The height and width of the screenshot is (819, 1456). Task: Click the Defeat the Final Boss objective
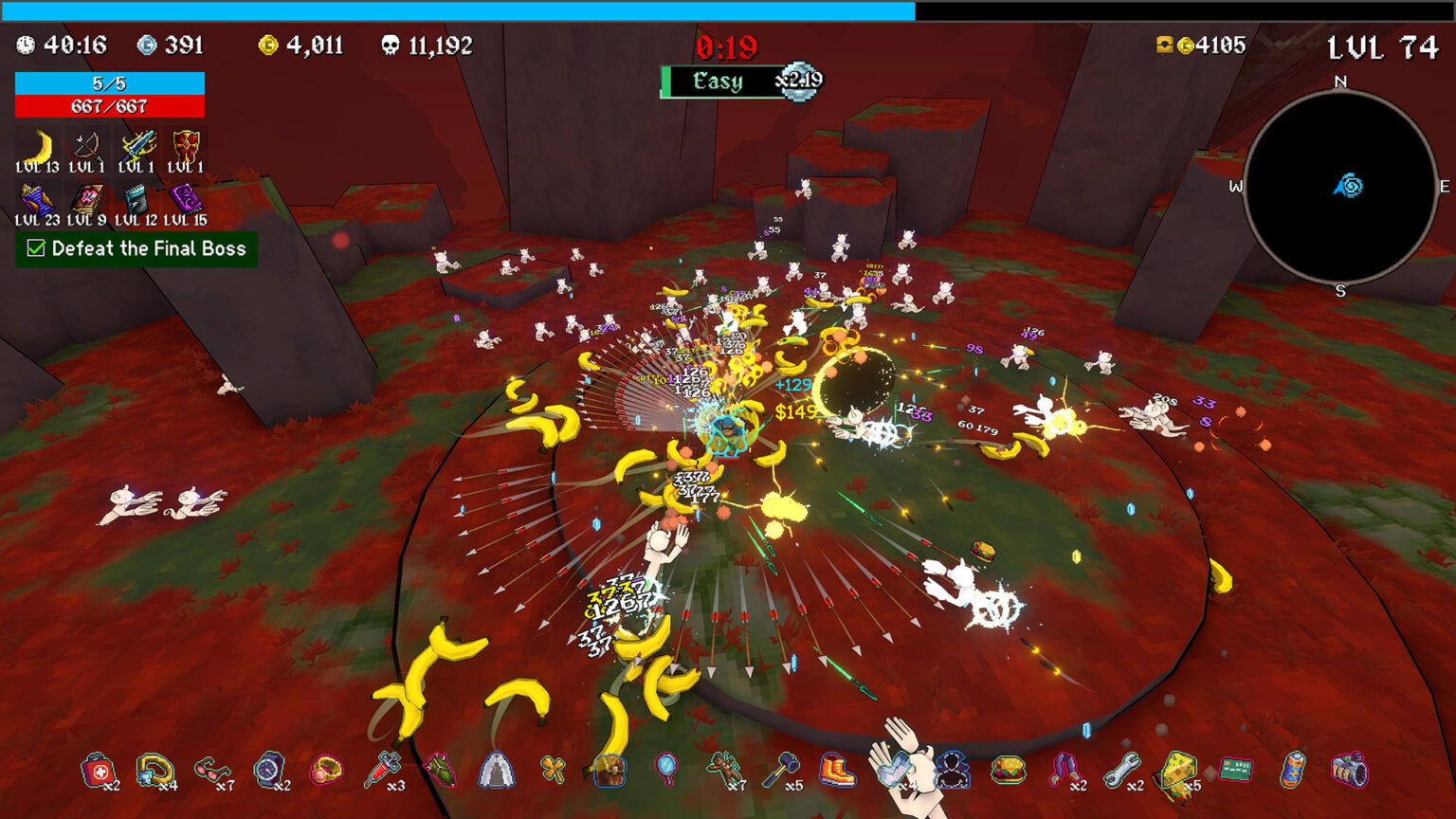136,249
